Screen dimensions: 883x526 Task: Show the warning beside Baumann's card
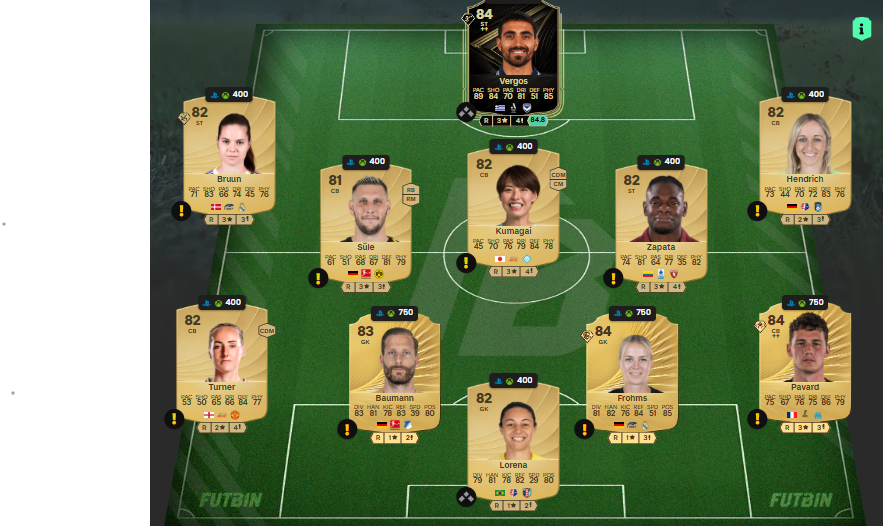347,429
